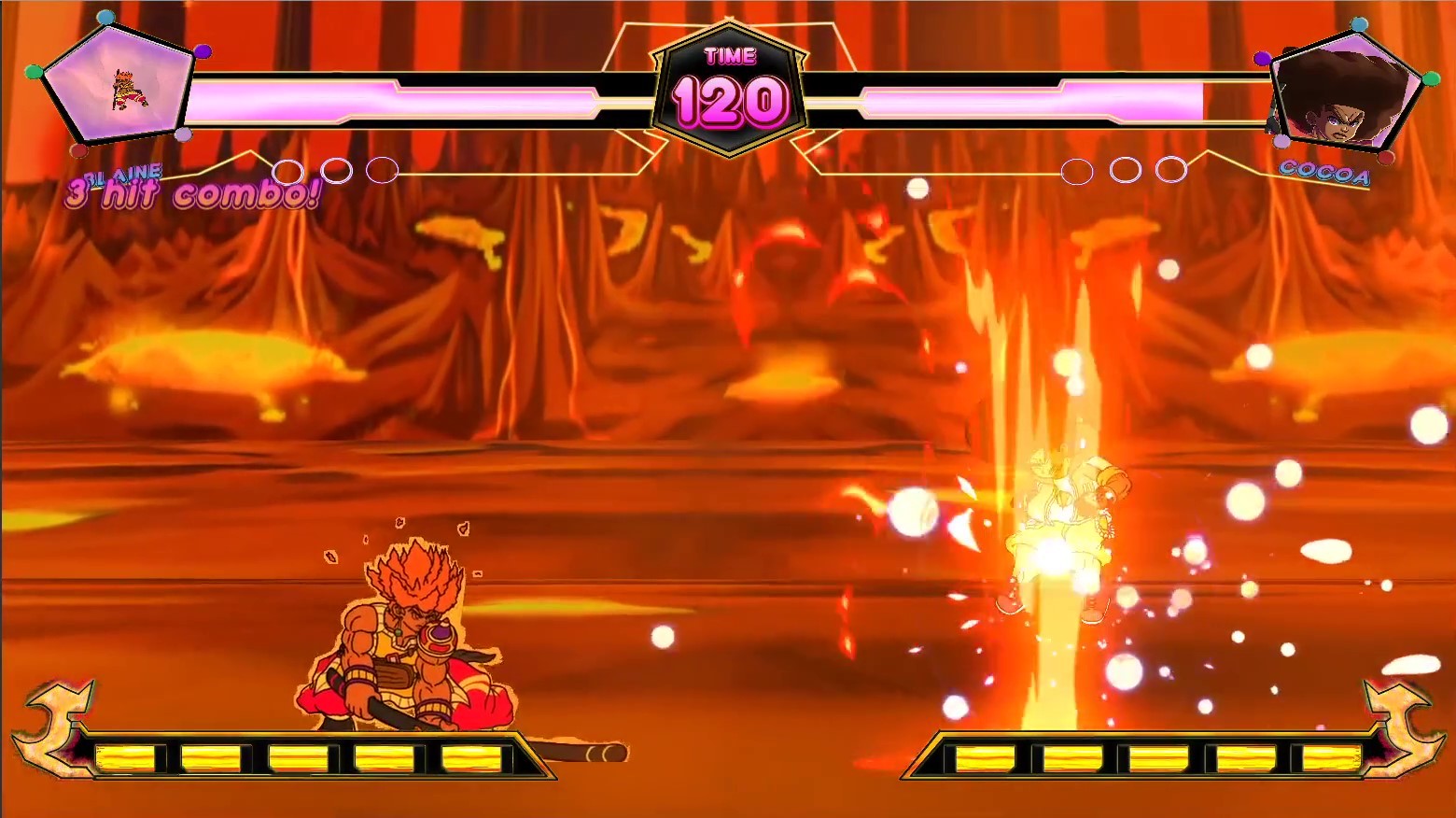This screenshot has width=1456, height=818.
Task: Click the purple dot on Blaine's portrait frame
Action: click(x=202, y=50)
